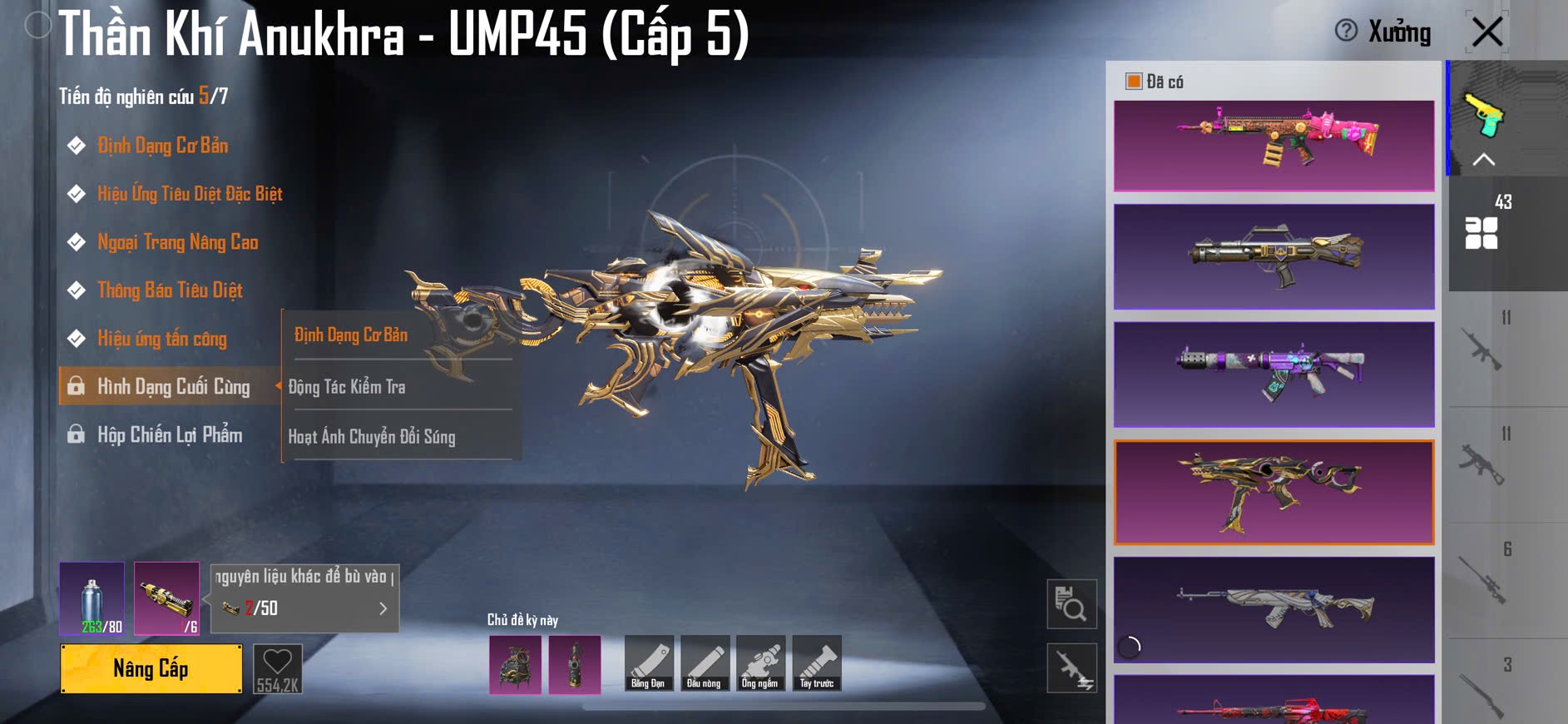Image resolution: width=1568 pixels, height=724 pixels.
Task: Pick the pink colorful rifle skin thumbnail
Action: (1274, 146)
